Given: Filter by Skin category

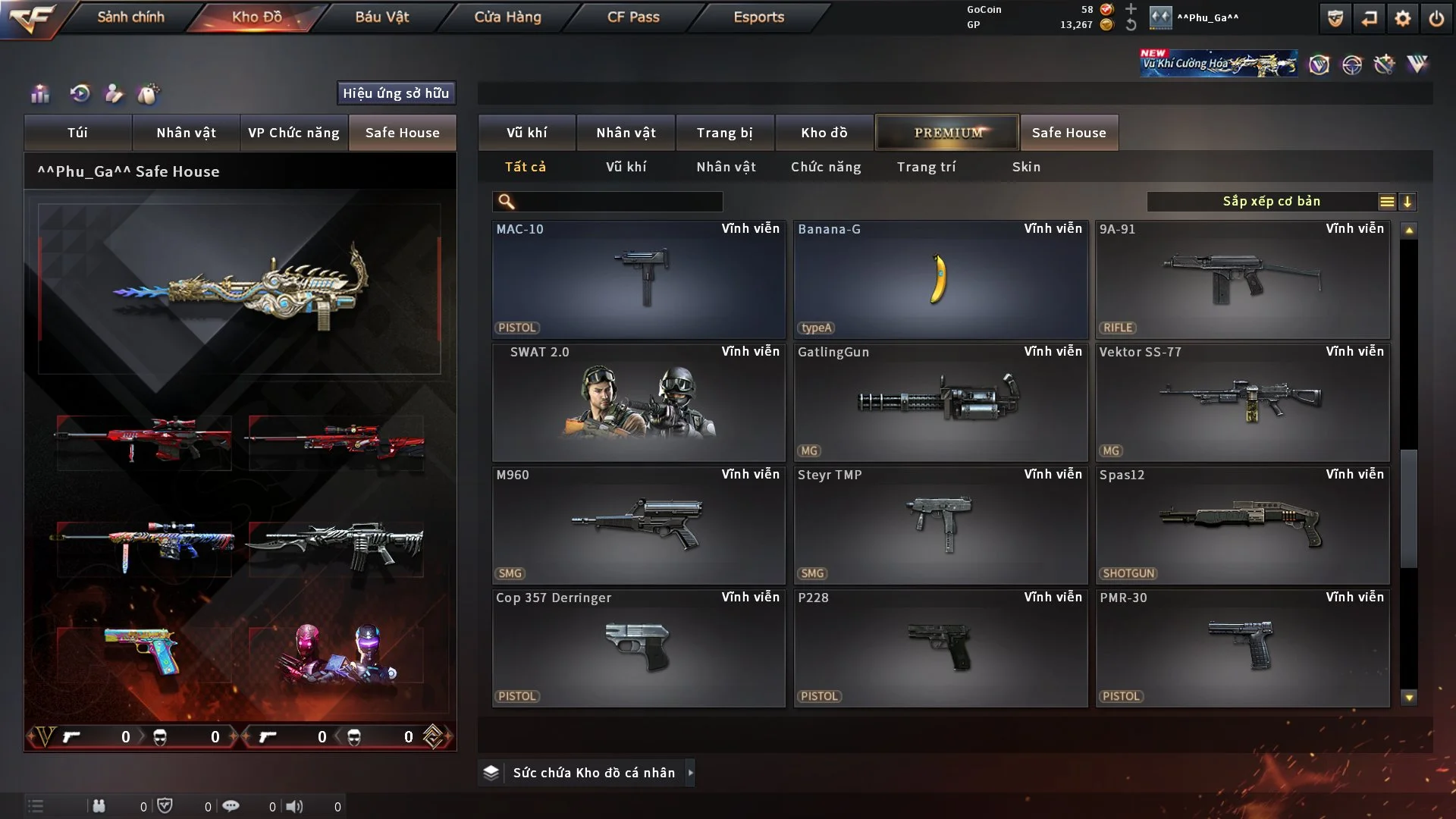Looking at the screenshot, I should pyautogui.click(x=1026, y=167).
